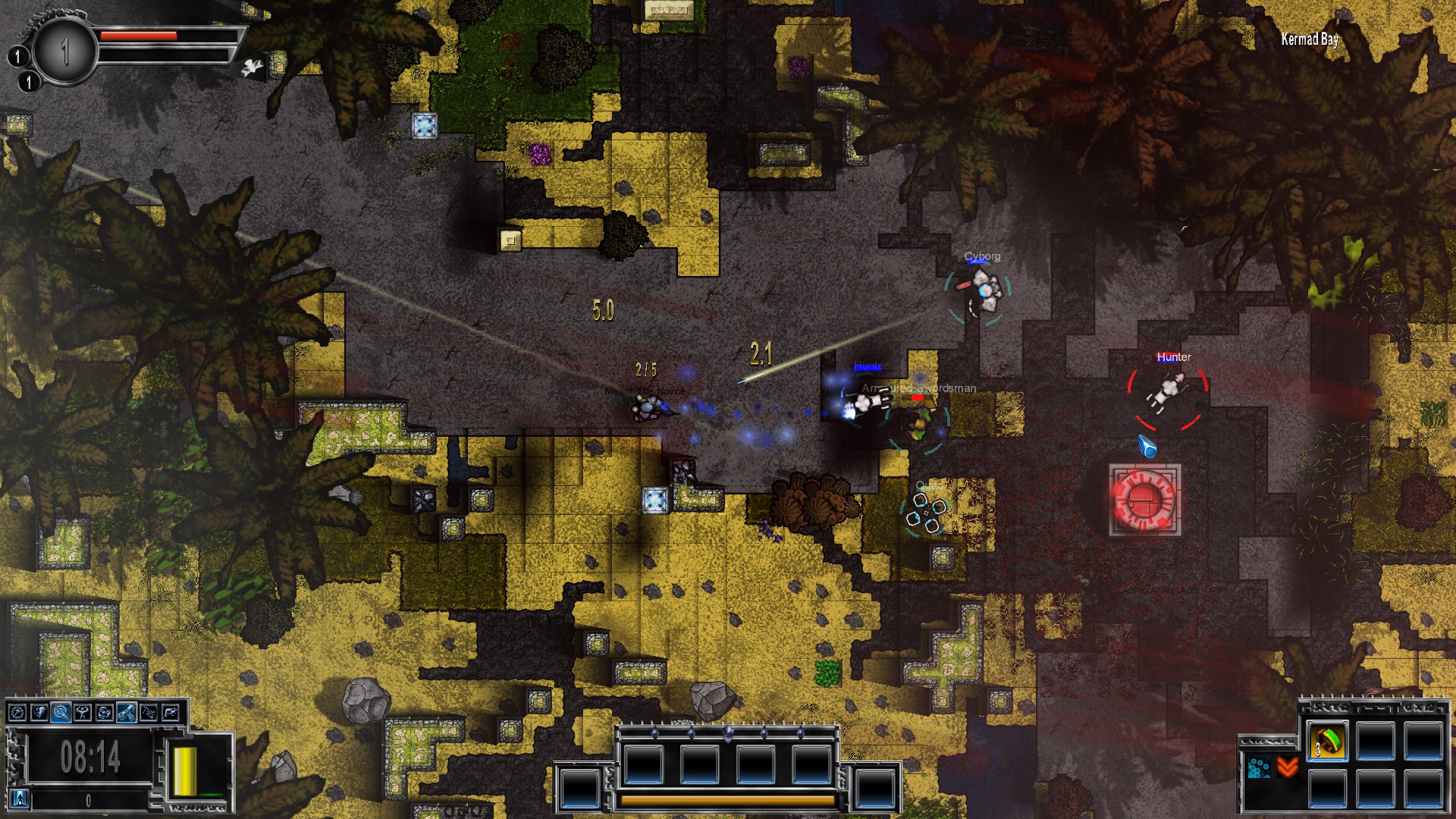The image size is (1456, 819).
Task: Open the heart health menu icon
Action: 39,713
